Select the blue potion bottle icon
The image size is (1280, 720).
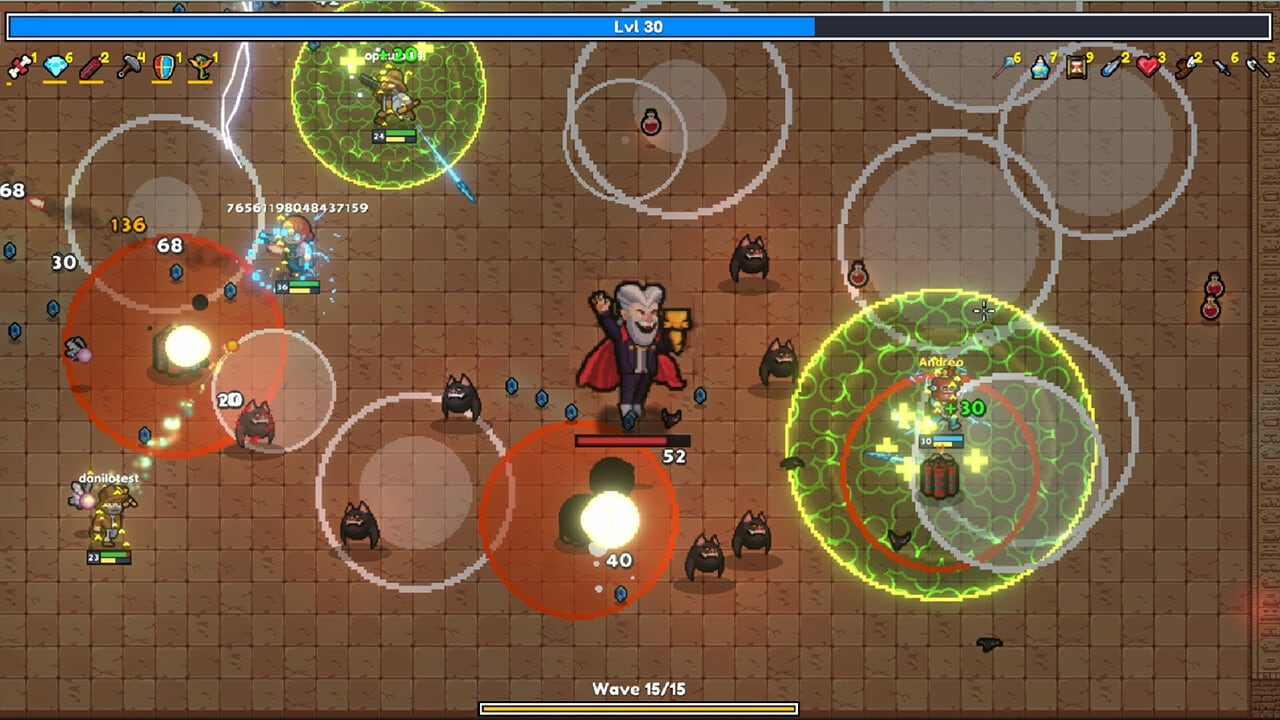click(x=1040, y=67)
